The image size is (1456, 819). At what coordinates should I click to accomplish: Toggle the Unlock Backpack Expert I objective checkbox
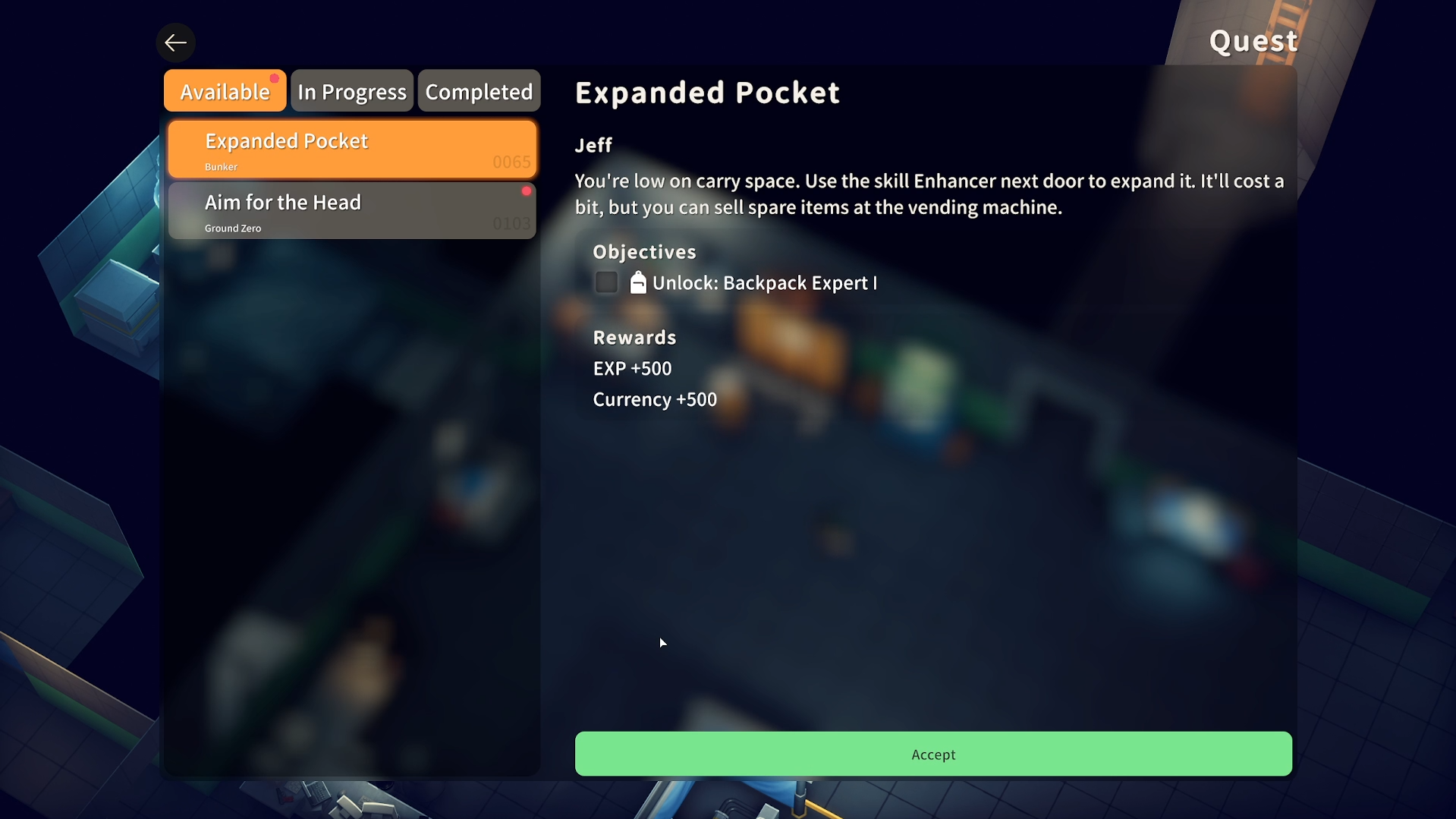pyautogui.click(x=605, y=282)
